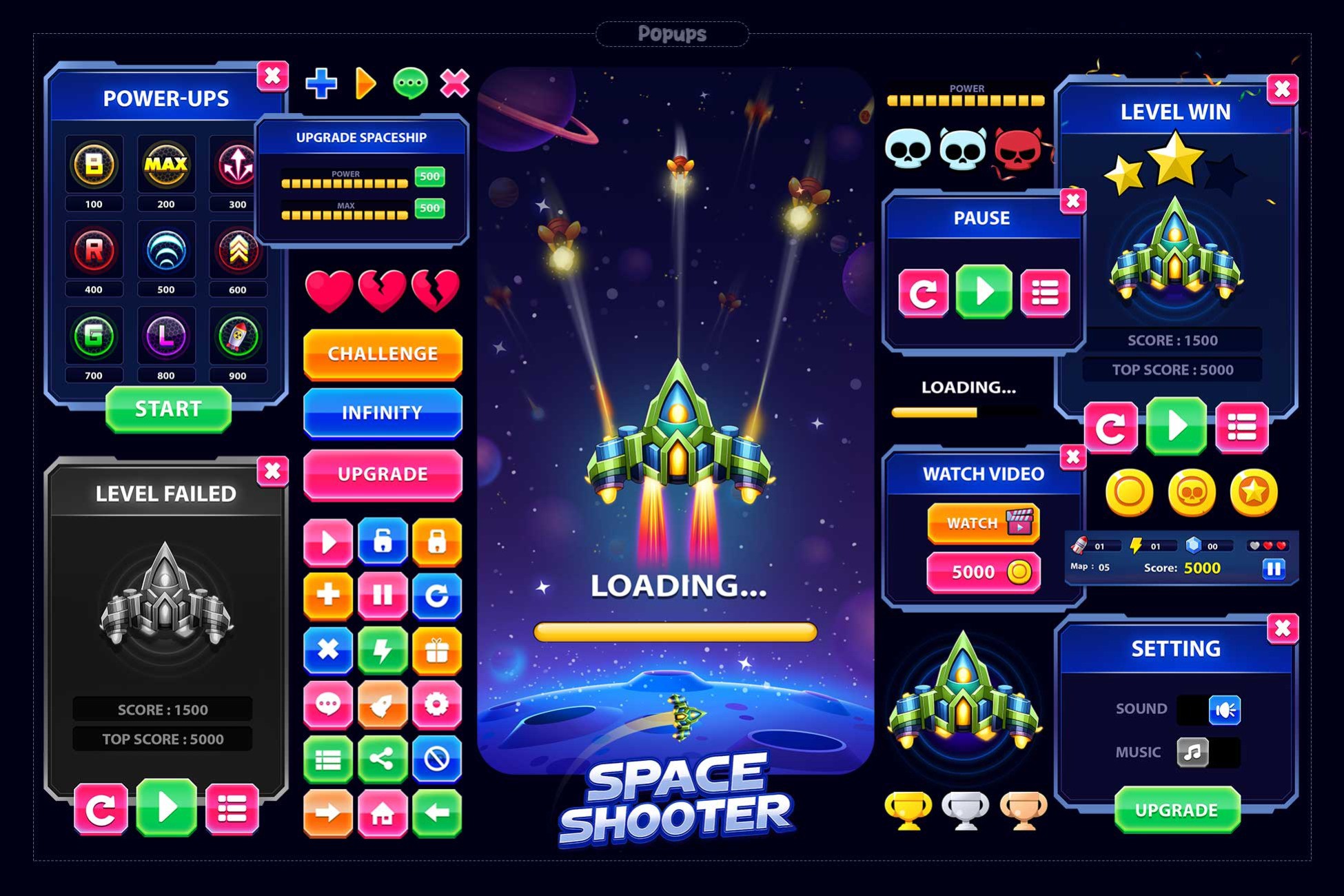
Task: Open the Level Win options menu
Action: tap(1243, 427)
